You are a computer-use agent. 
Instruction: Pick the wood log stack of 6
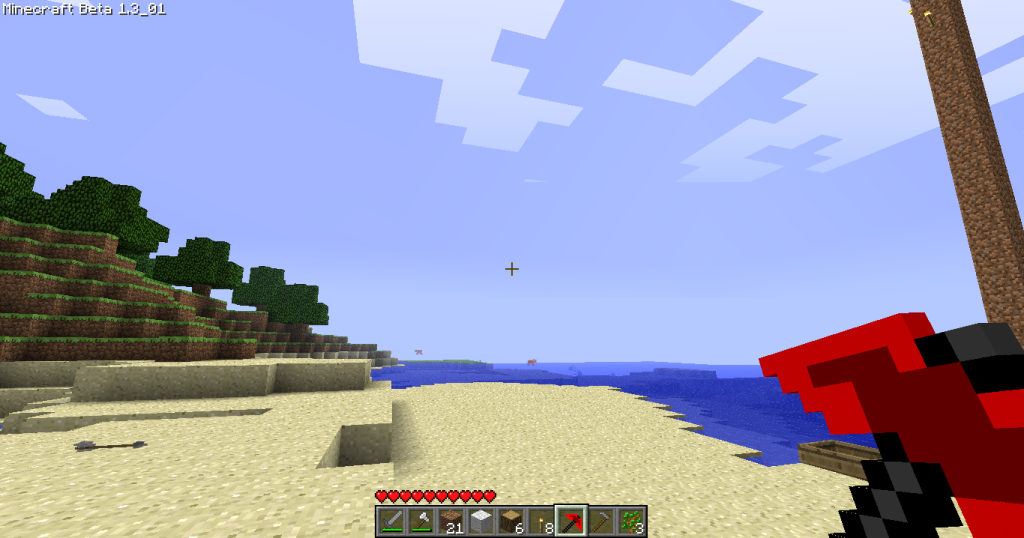(x=511, y=521)
